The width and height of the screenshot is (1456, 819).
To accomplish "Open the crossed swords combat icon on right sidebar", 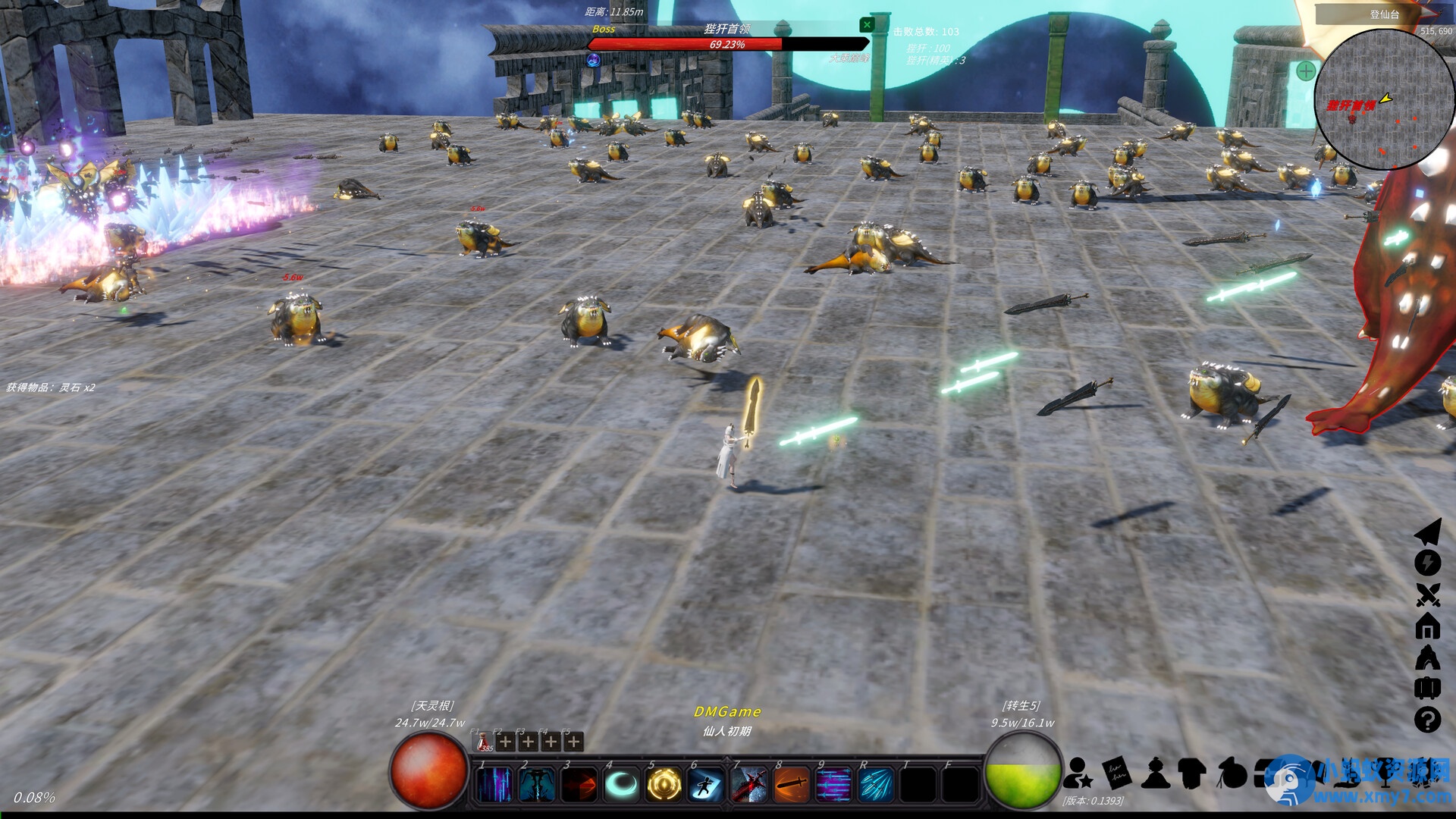I will pyautogui.click(x=1428, y=595).
